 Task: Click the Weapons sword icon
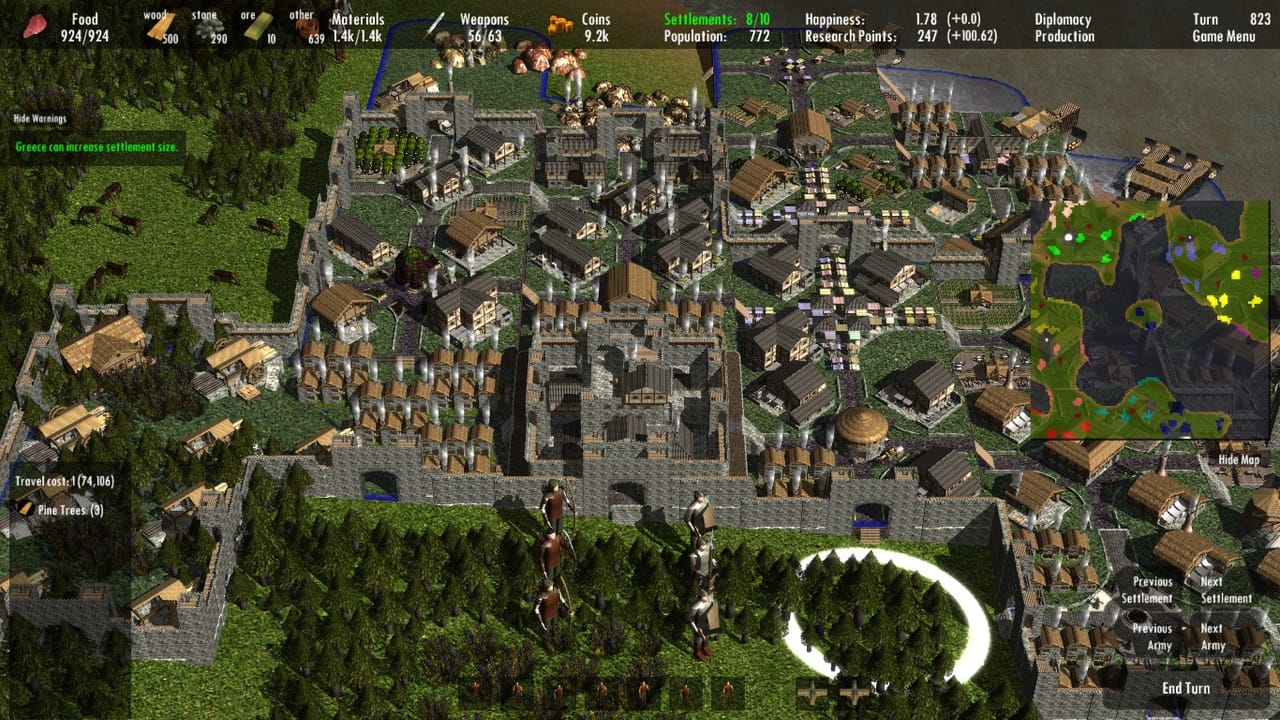click(x=436, y=22)
